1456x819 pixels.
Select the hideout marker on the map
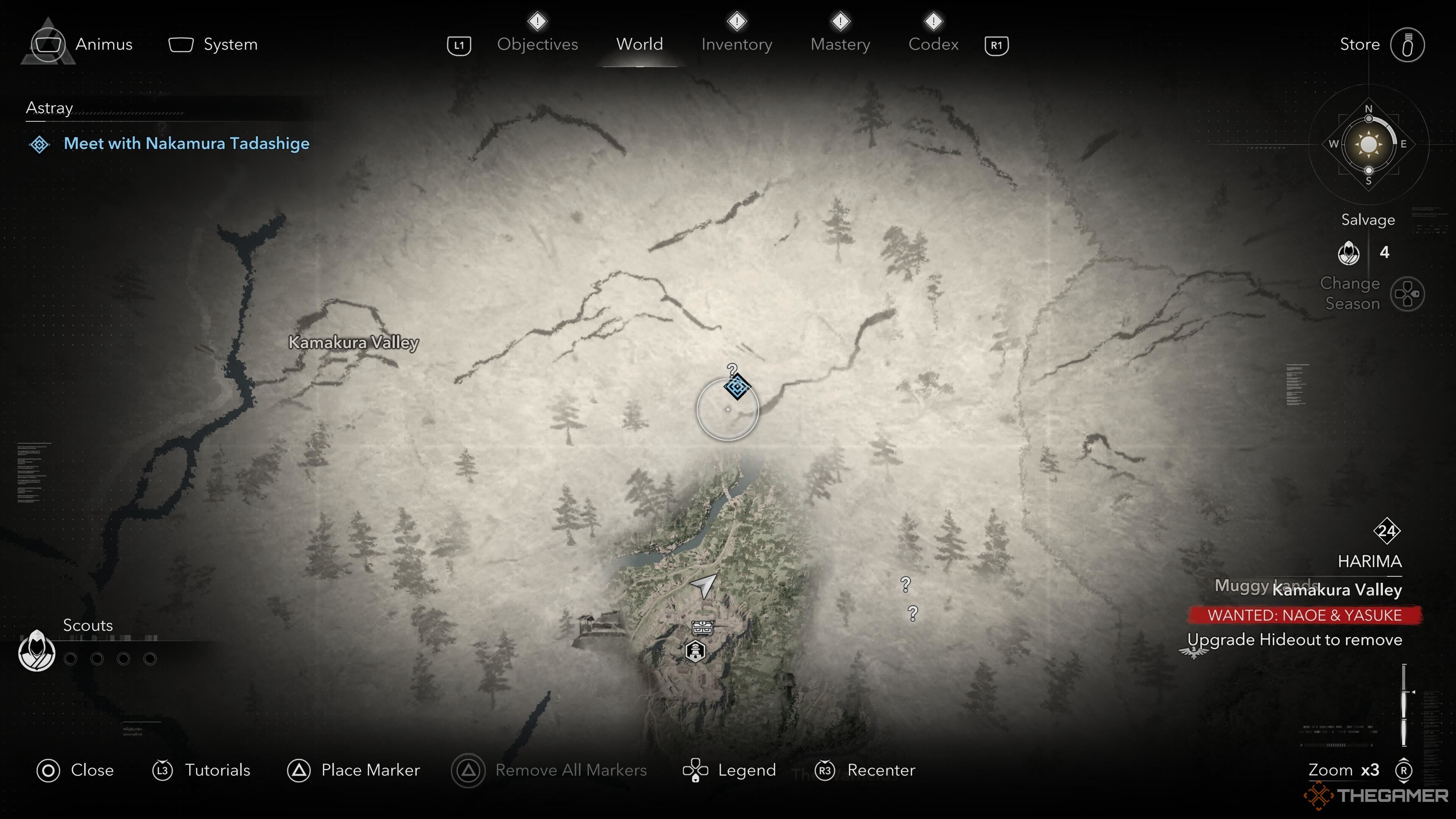[695, 651]
